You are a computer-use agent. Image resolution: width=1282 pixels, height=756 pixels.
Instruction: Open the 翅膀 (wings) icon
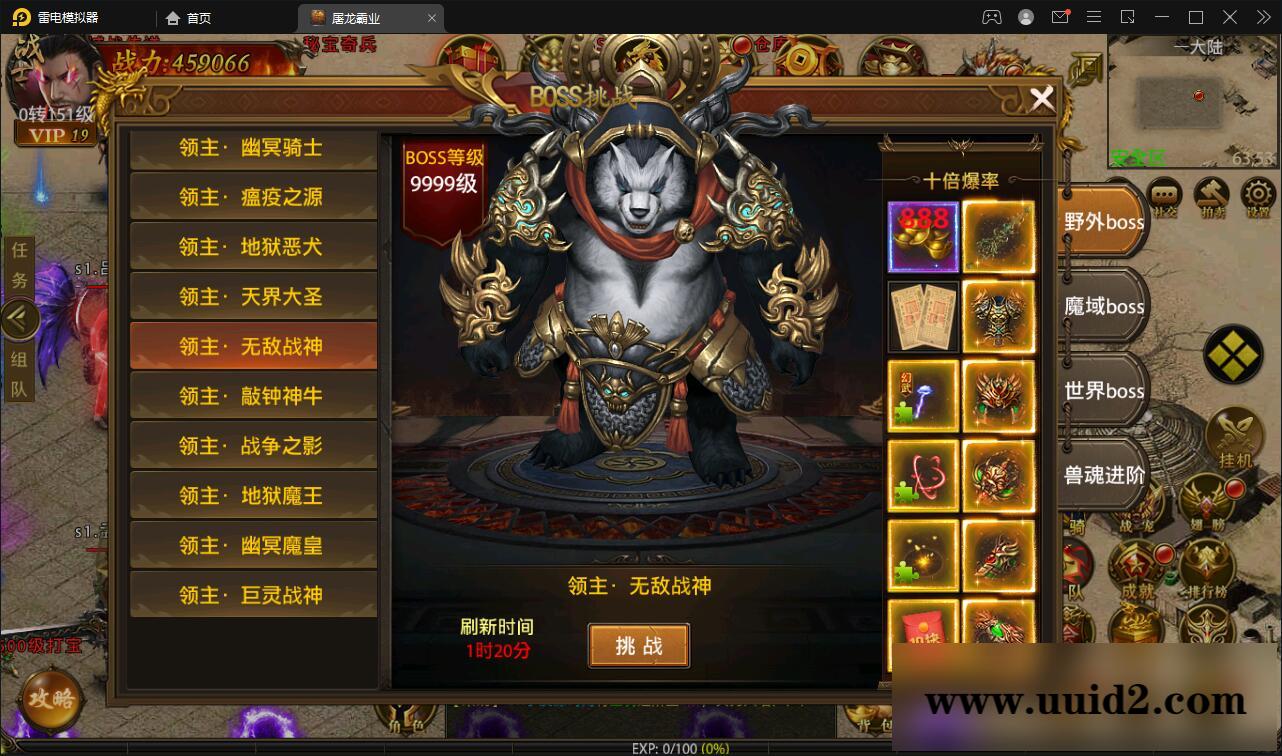pos(1205,500)
